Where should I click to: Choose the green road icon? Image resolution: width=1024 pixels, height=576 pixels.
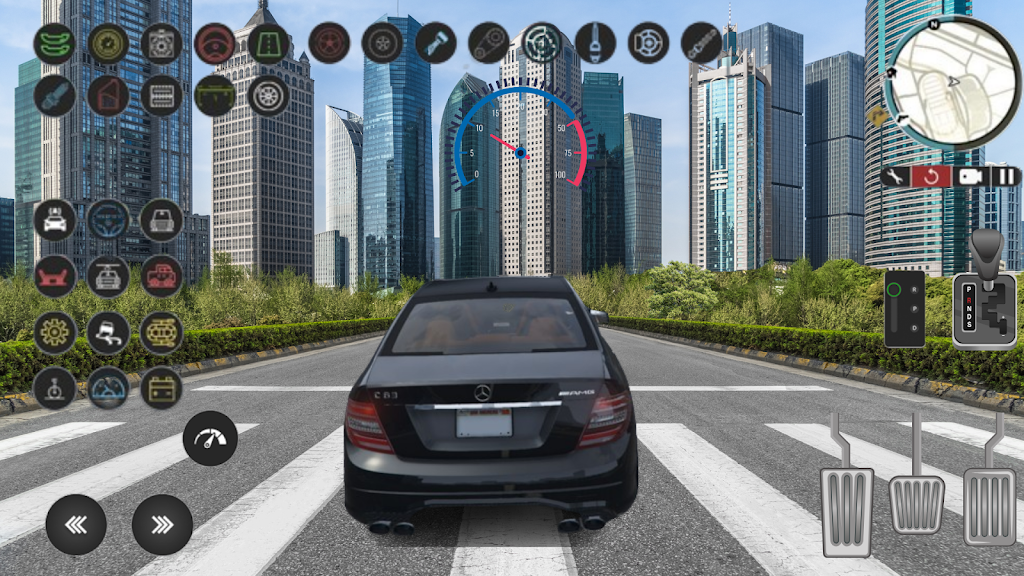pyautogui.click(x=268, y=43)
